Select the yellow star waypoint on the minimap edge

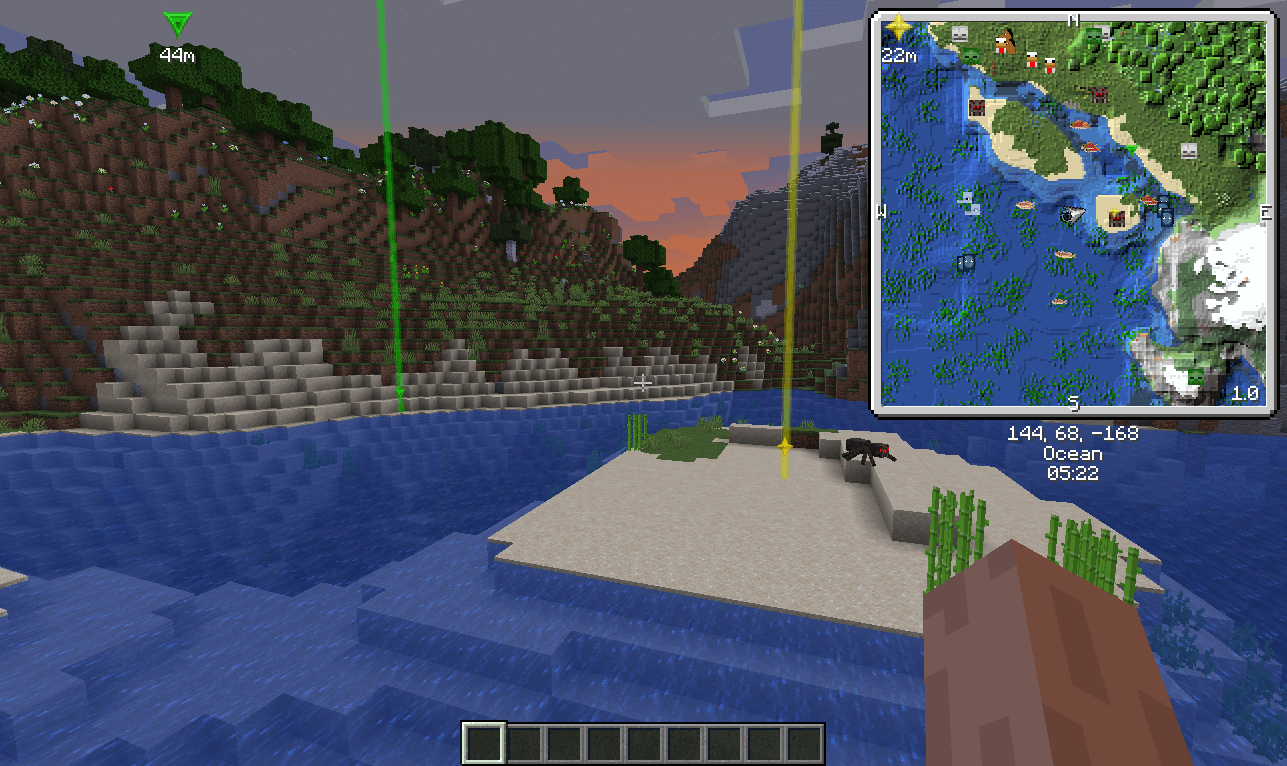(898, 27)
